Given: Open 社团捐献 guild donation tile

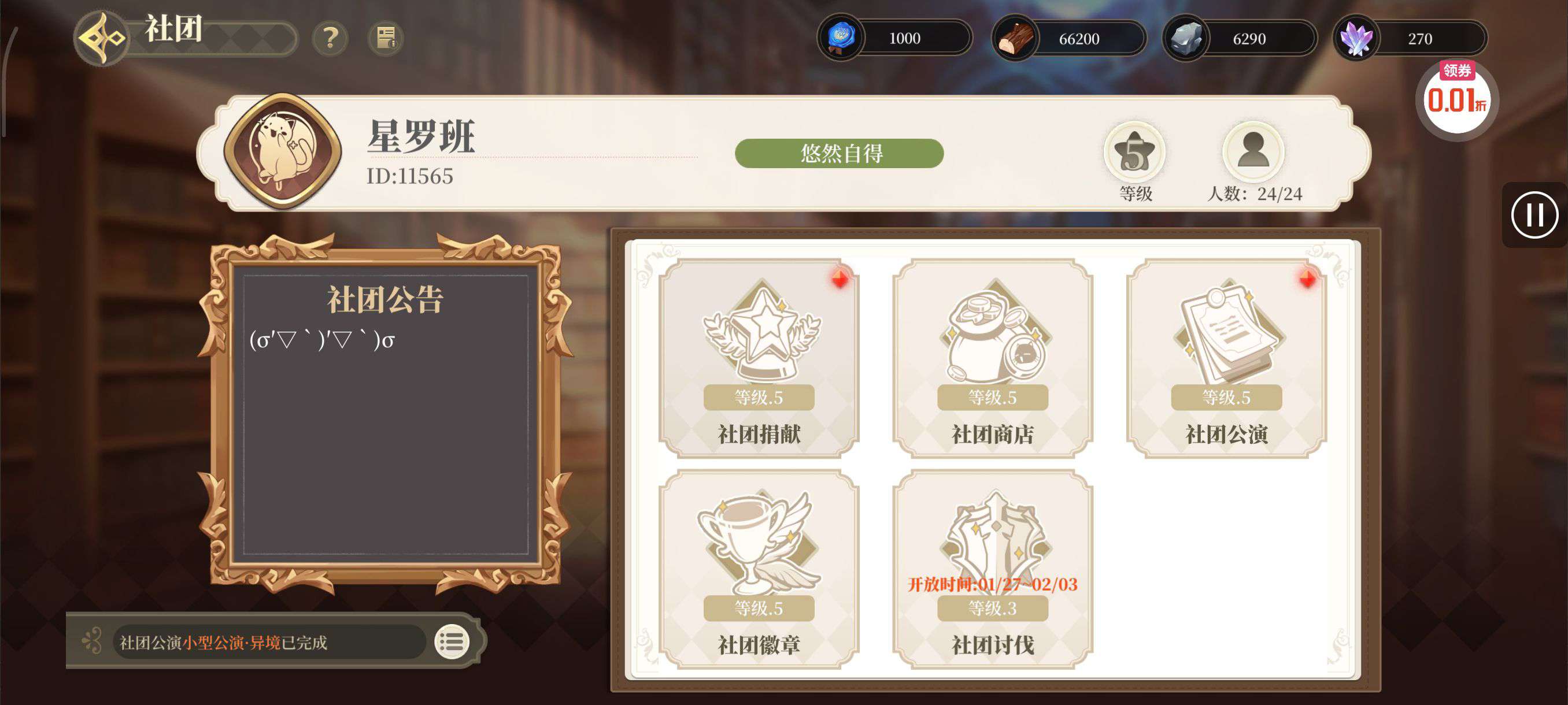Looking at the screenshot, I should point(759,358).
